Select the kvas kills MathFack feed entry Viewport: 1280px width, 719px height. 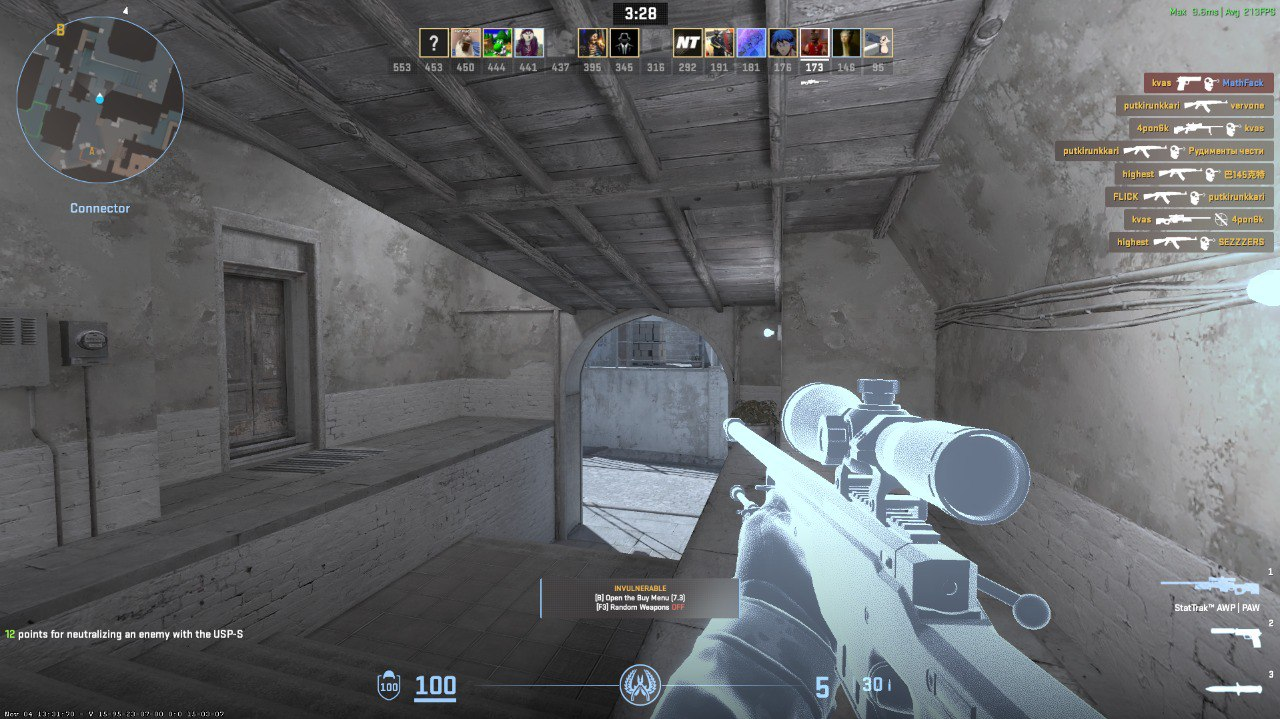[x=1208, y=83]
